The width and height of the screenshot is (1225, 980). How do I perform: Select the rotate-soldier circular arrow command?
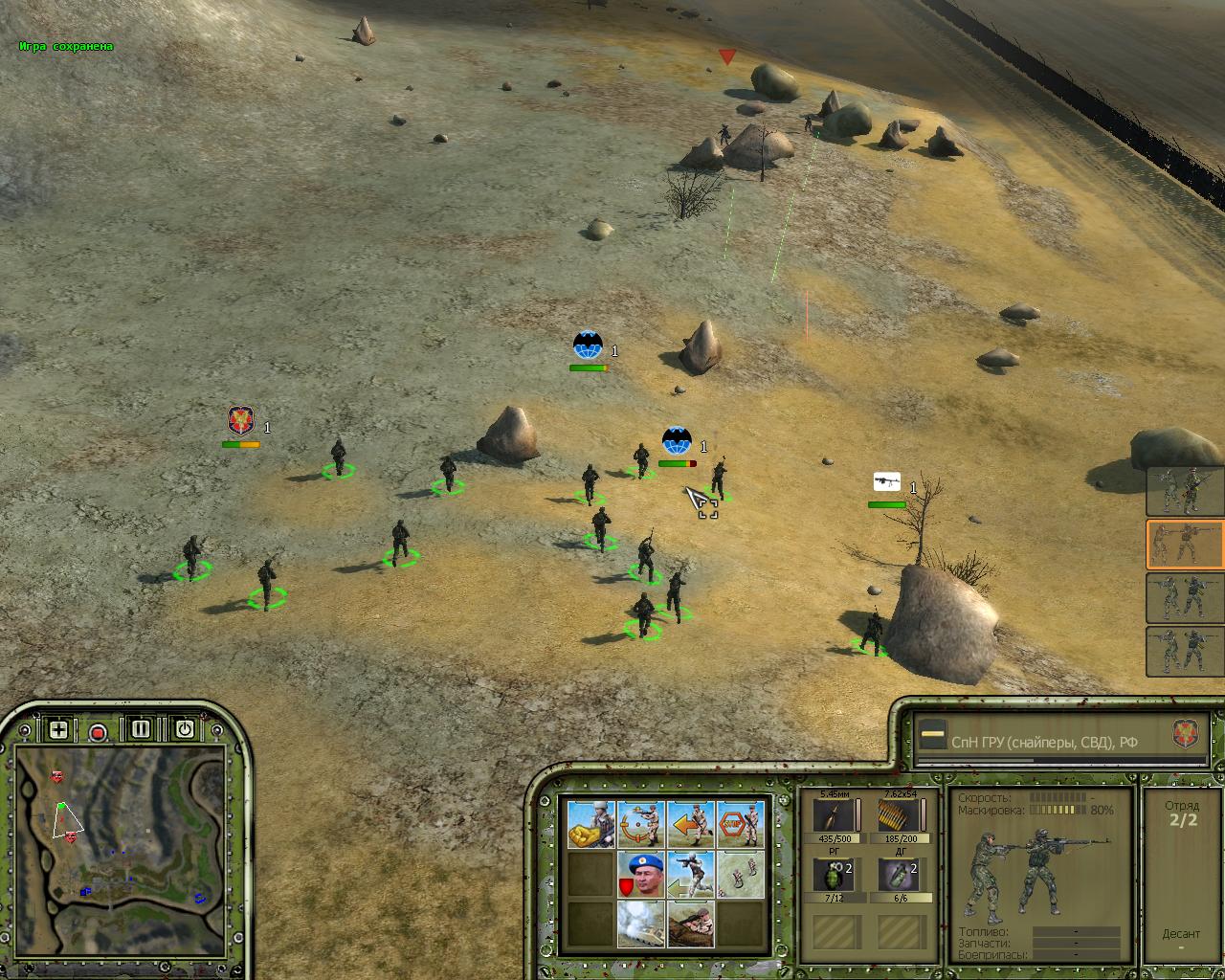[641, 824]
